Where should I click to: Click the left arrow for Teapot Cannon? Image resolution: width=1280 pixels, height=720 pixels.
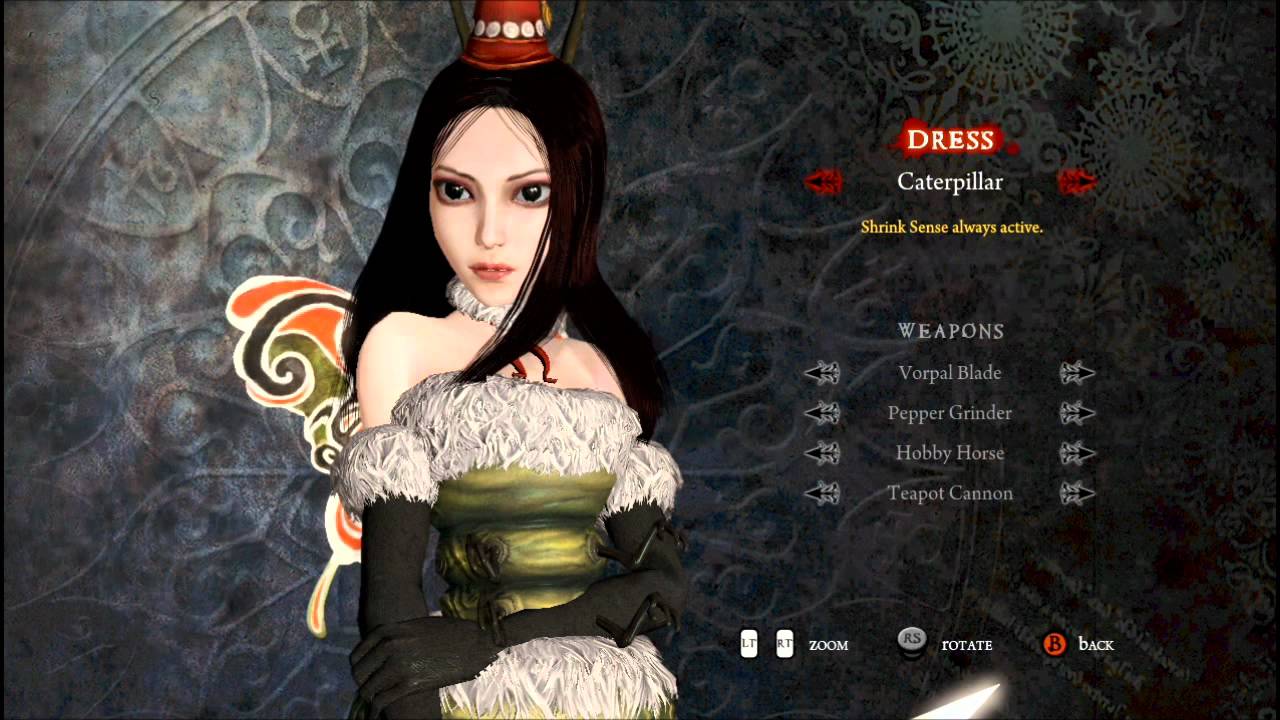click(x=823, y=493)
